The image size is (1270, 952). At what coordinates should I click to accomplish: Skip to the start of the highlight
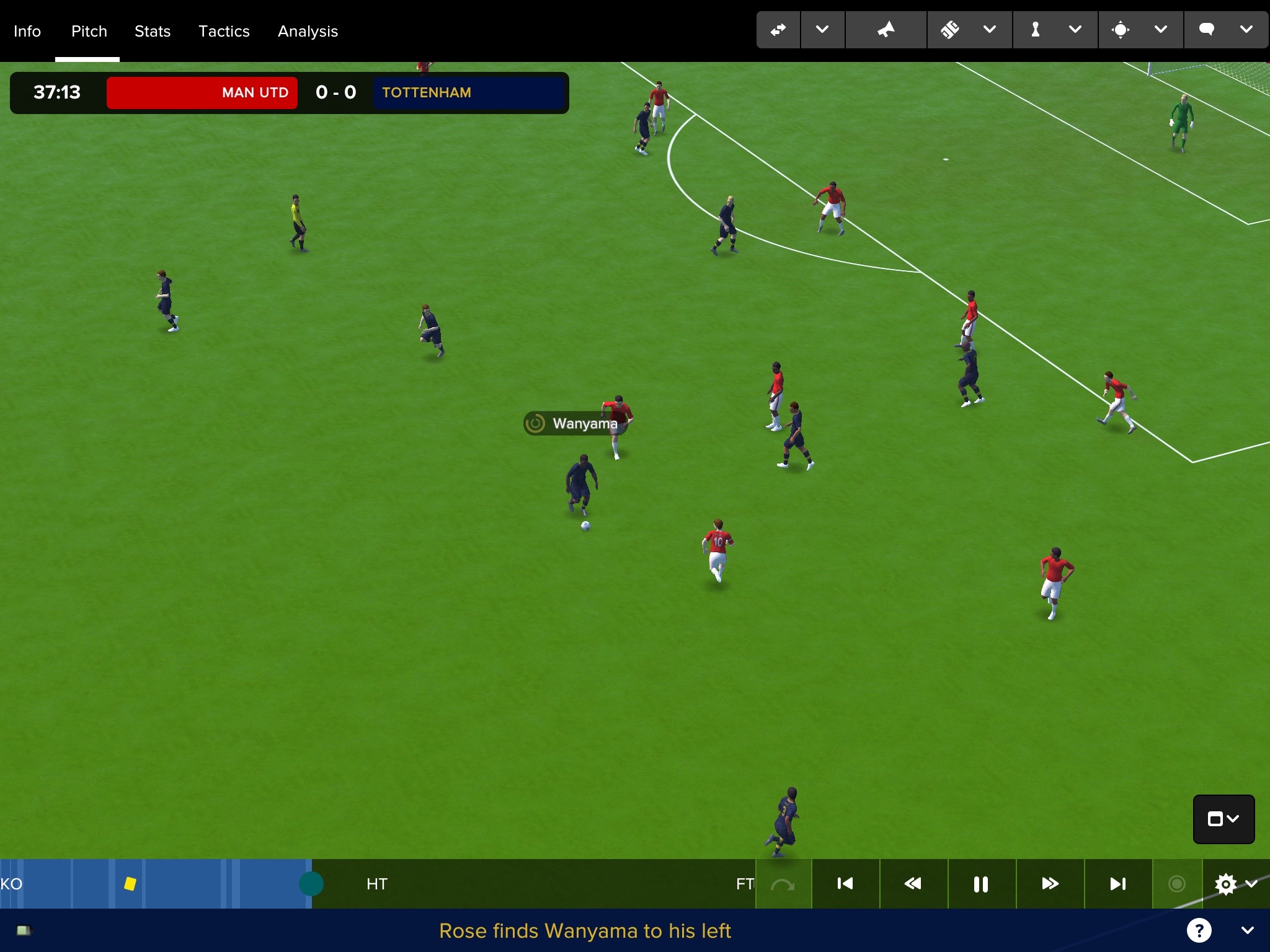click(845, 884)
